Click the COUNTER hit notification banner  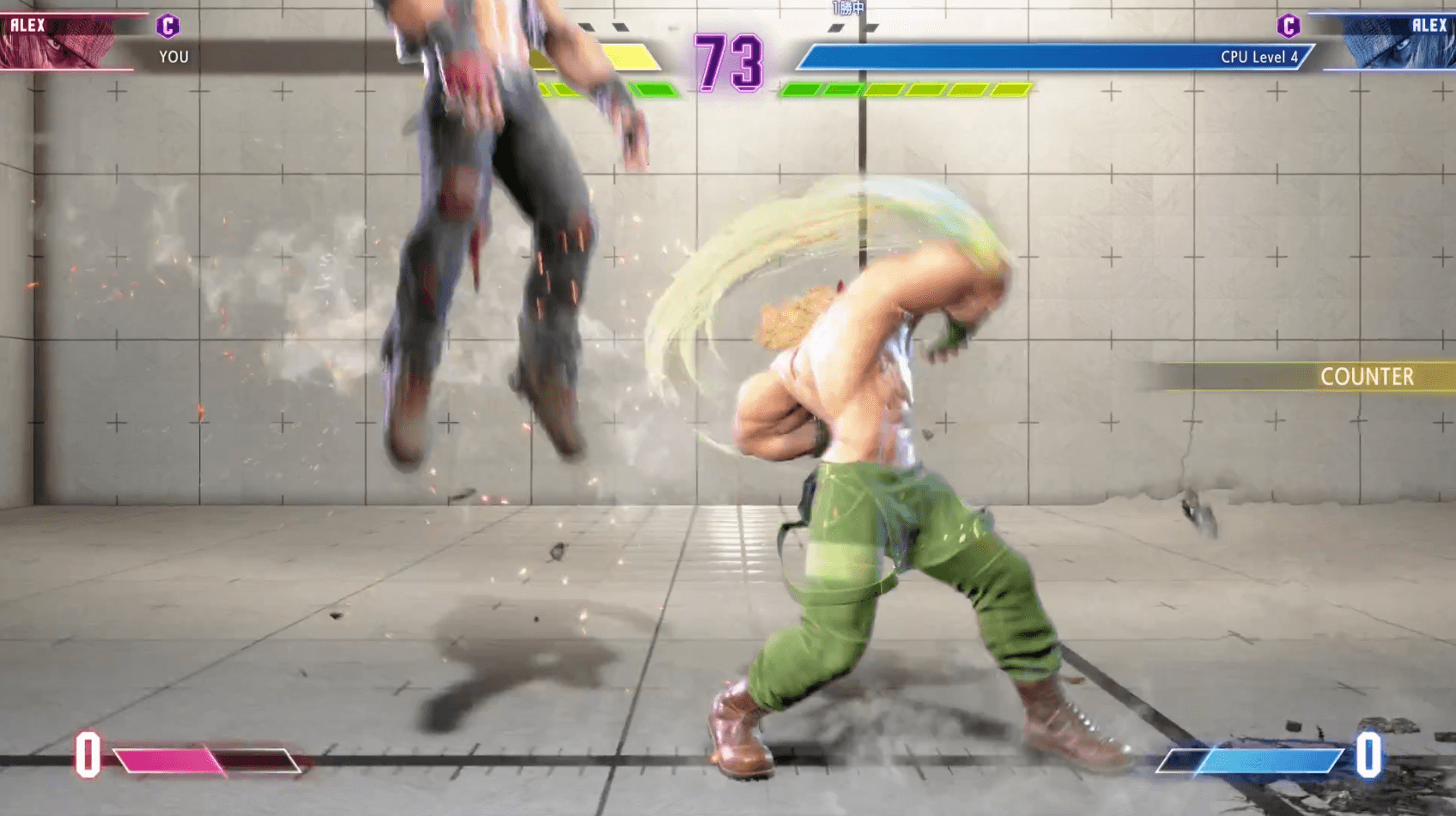1367,377
